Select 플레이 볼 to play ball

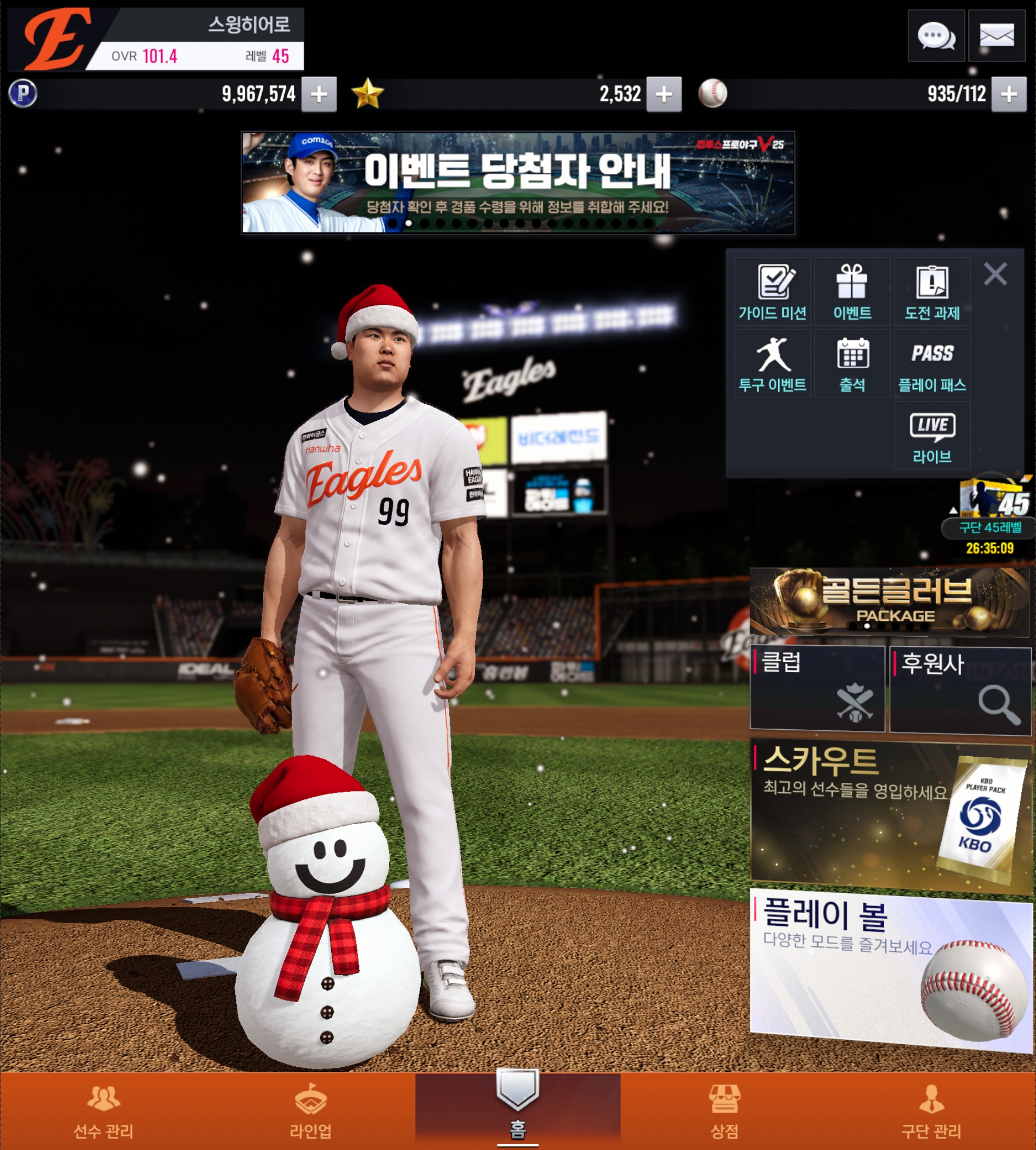[x=891, y=968]
